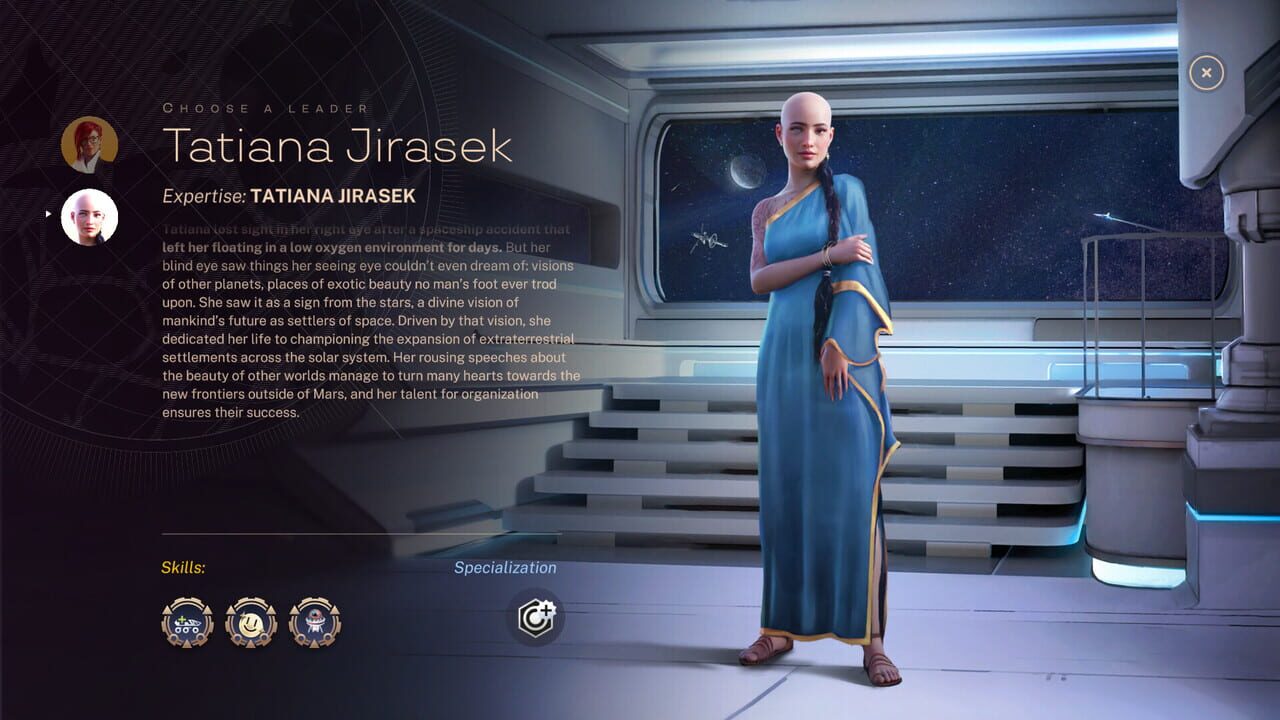
Task: Choose the bald Tatiana Jirasek portrait
Action: (90, 217)
